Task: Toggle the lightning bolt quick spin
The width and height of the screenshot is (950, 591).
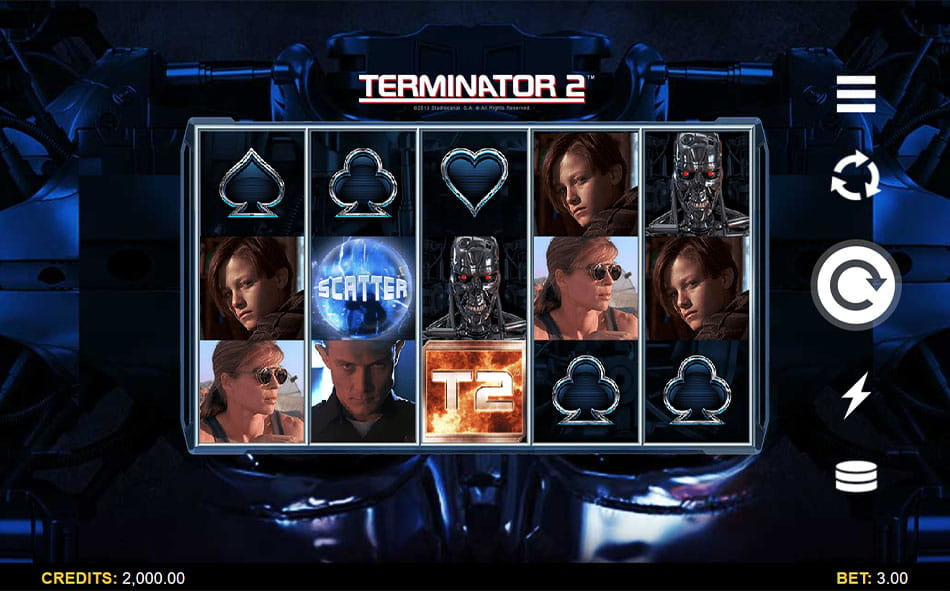Action: [x=856, y=394]
